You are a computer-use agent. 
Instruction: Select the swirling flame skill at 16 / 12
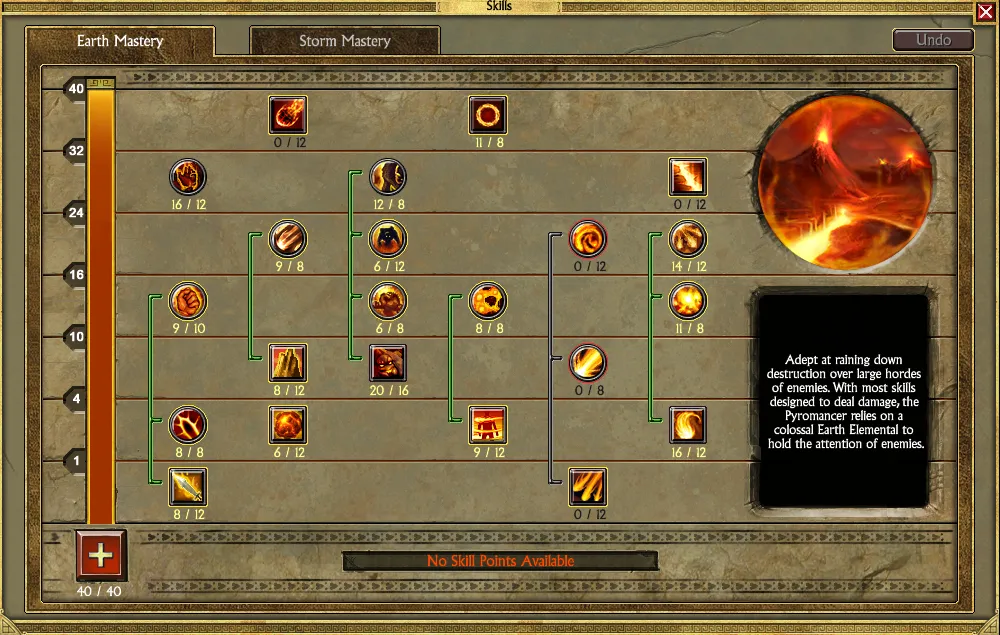coord(688,425)
